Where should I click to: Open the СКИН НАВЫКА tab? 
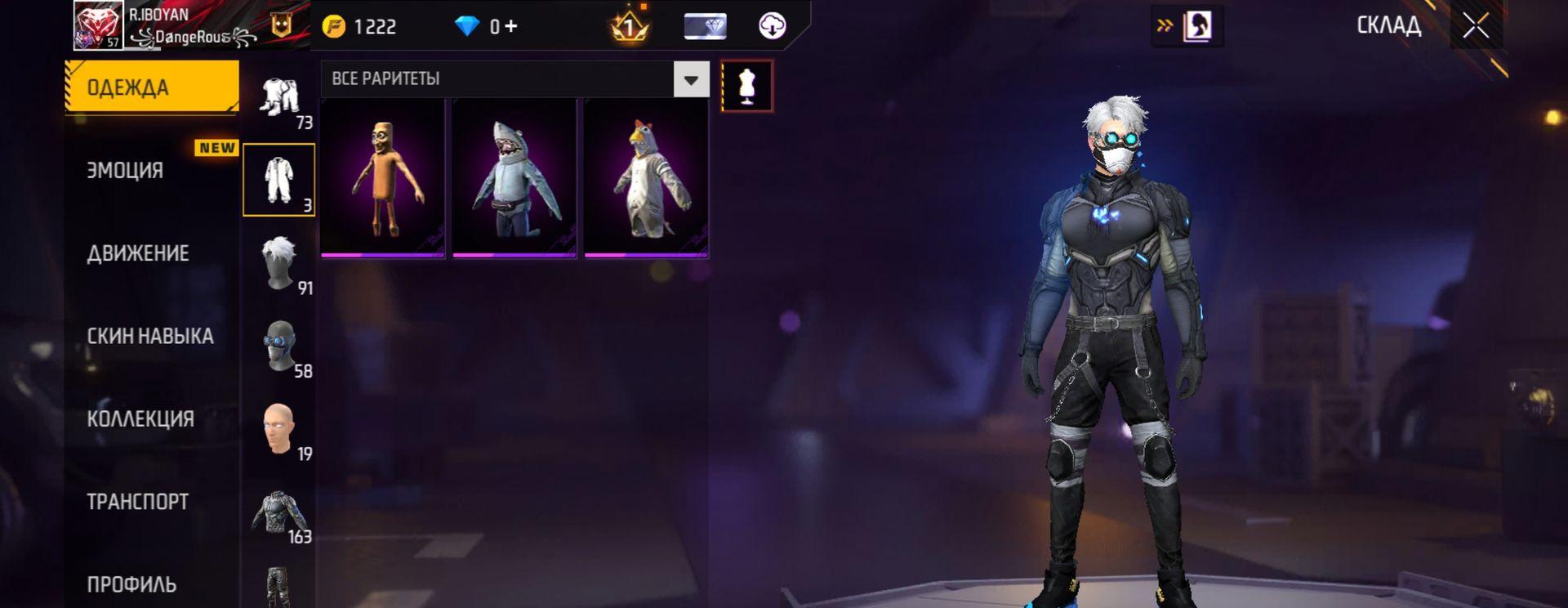(x=150, y=336)
